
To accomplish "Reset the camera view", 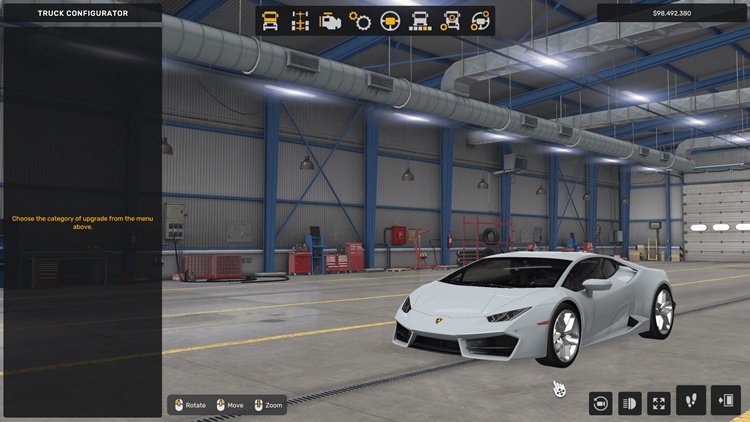I will [600, 402].
